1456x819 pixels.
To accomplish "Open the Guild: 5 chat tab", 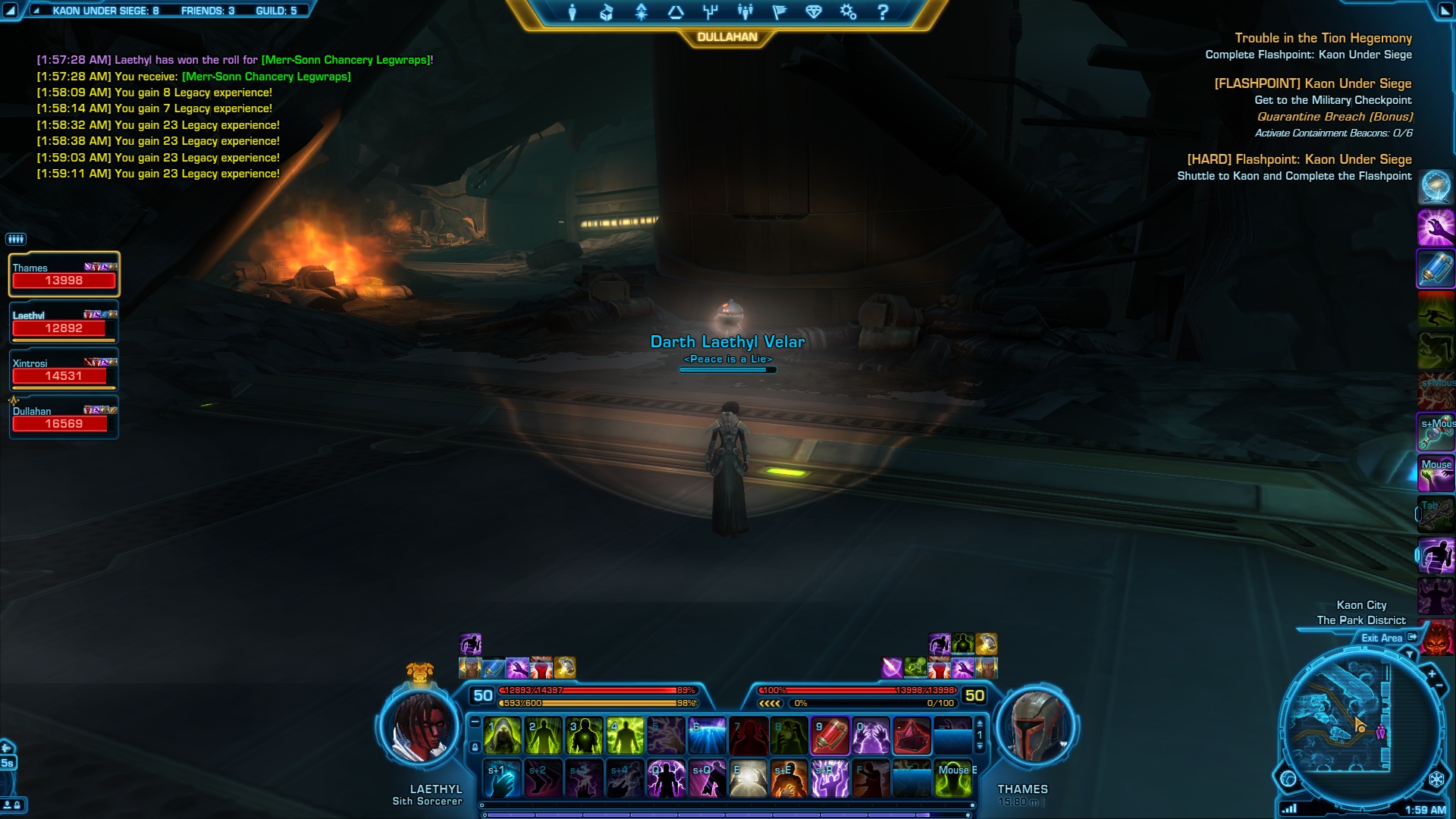I will coord(276,11).
